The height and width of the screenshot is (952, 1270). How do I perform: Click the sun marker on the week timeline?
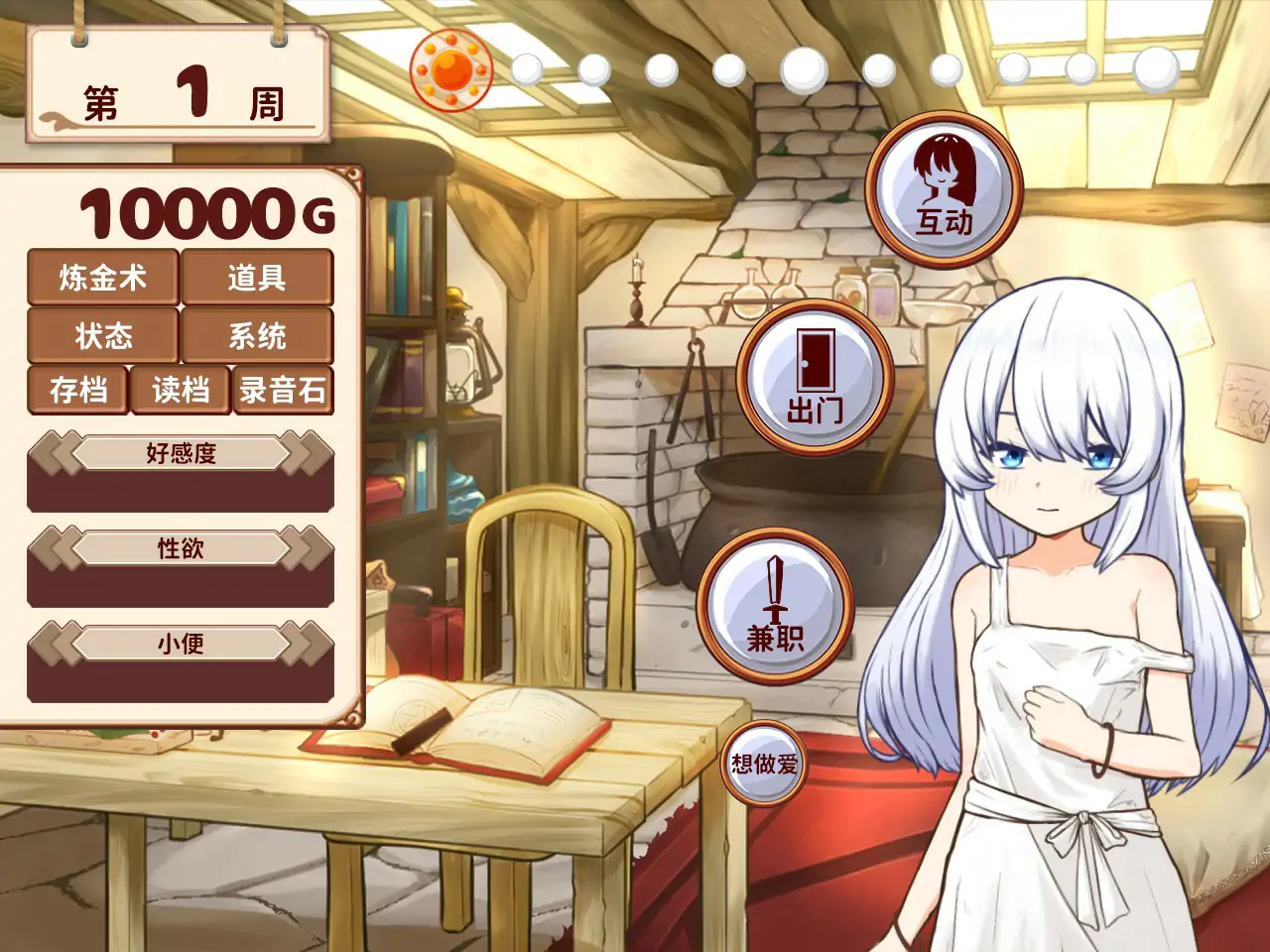click(x=452, y=69)
